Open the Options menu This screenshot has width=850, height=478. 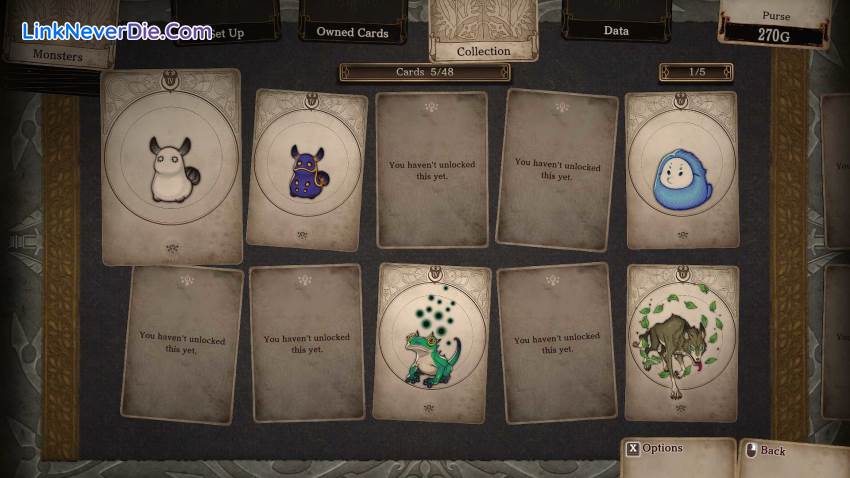click(662, 449)
